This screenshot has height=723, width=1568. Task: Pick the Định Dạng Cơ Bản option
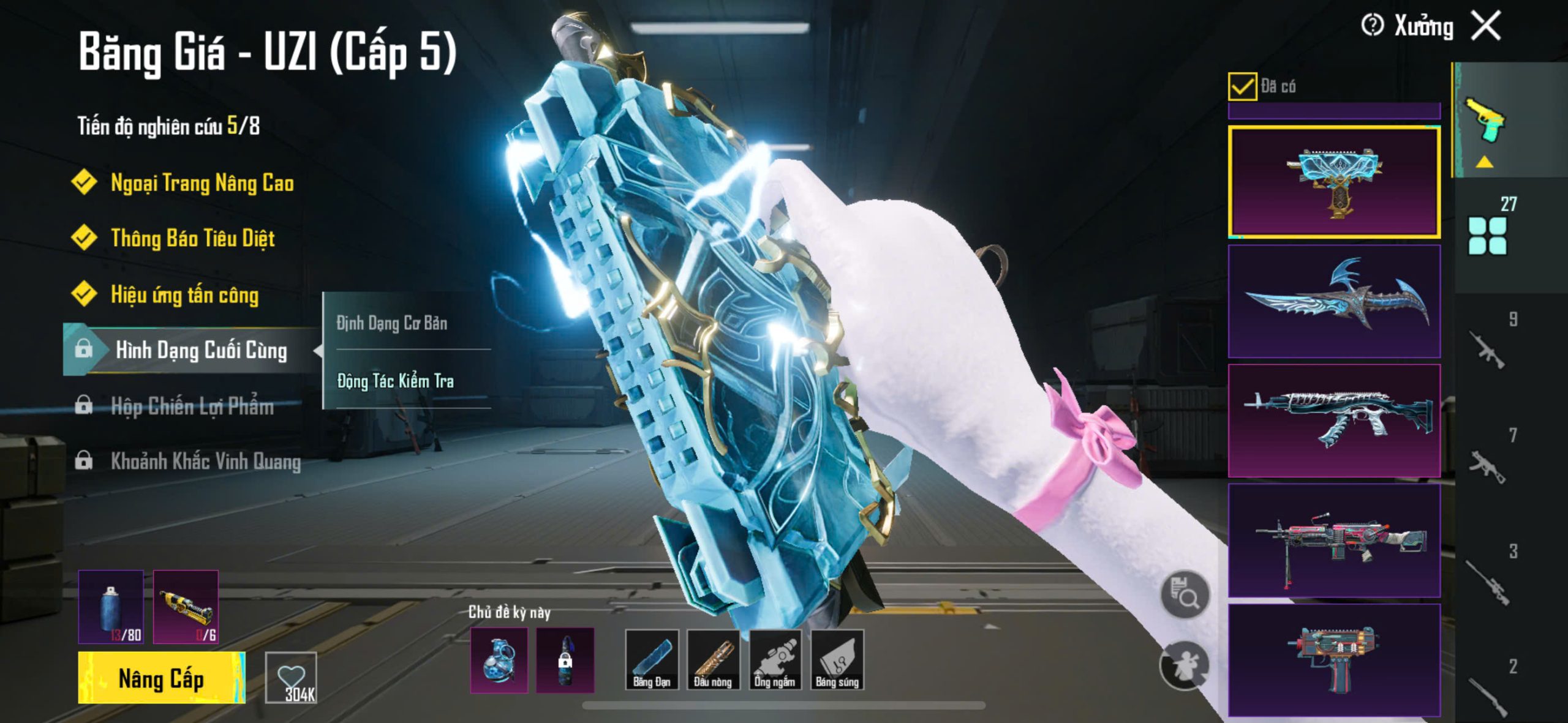[x=392, y=323]
